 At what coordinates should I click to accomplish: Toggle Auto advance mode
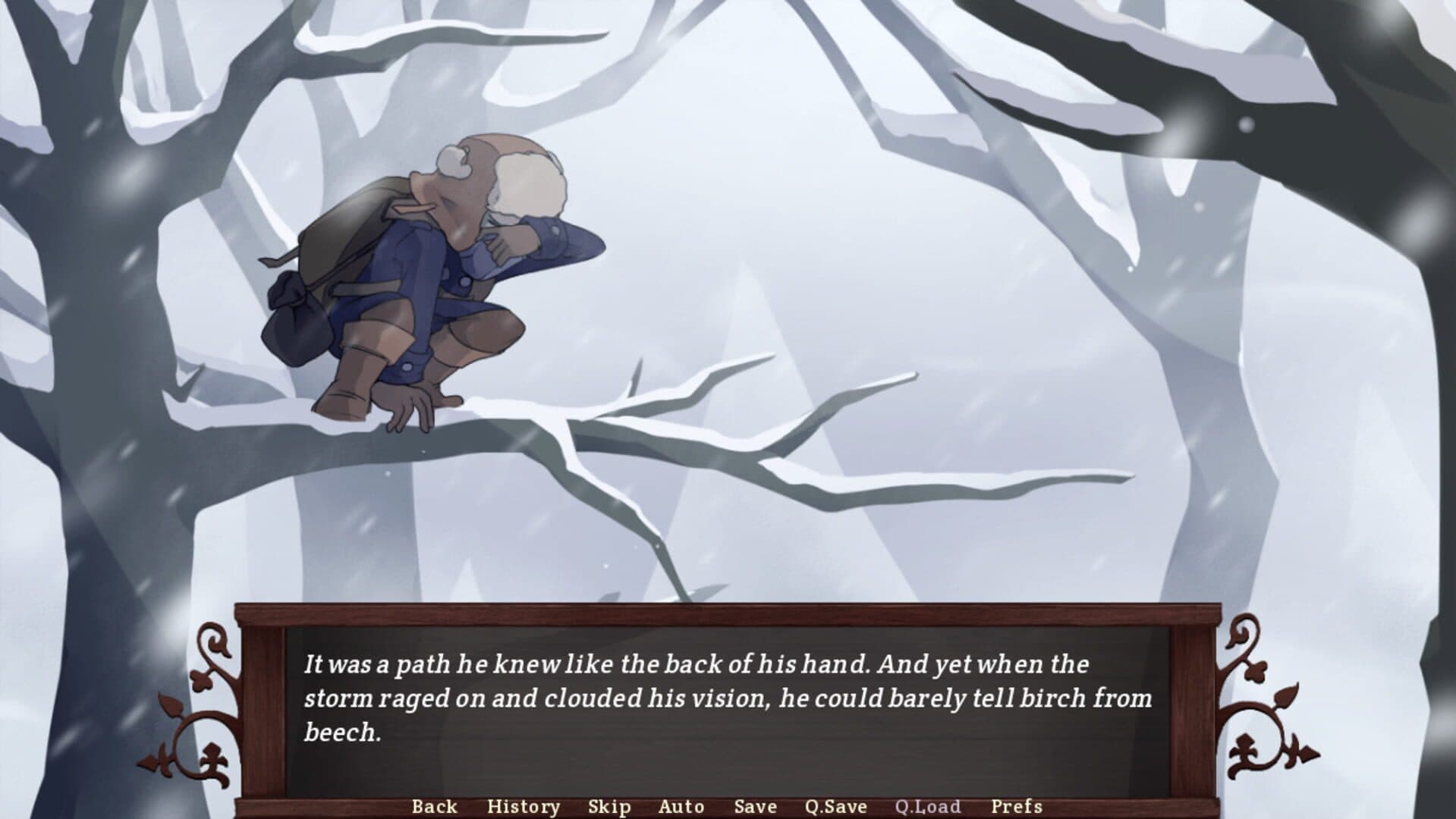[681, 806]
